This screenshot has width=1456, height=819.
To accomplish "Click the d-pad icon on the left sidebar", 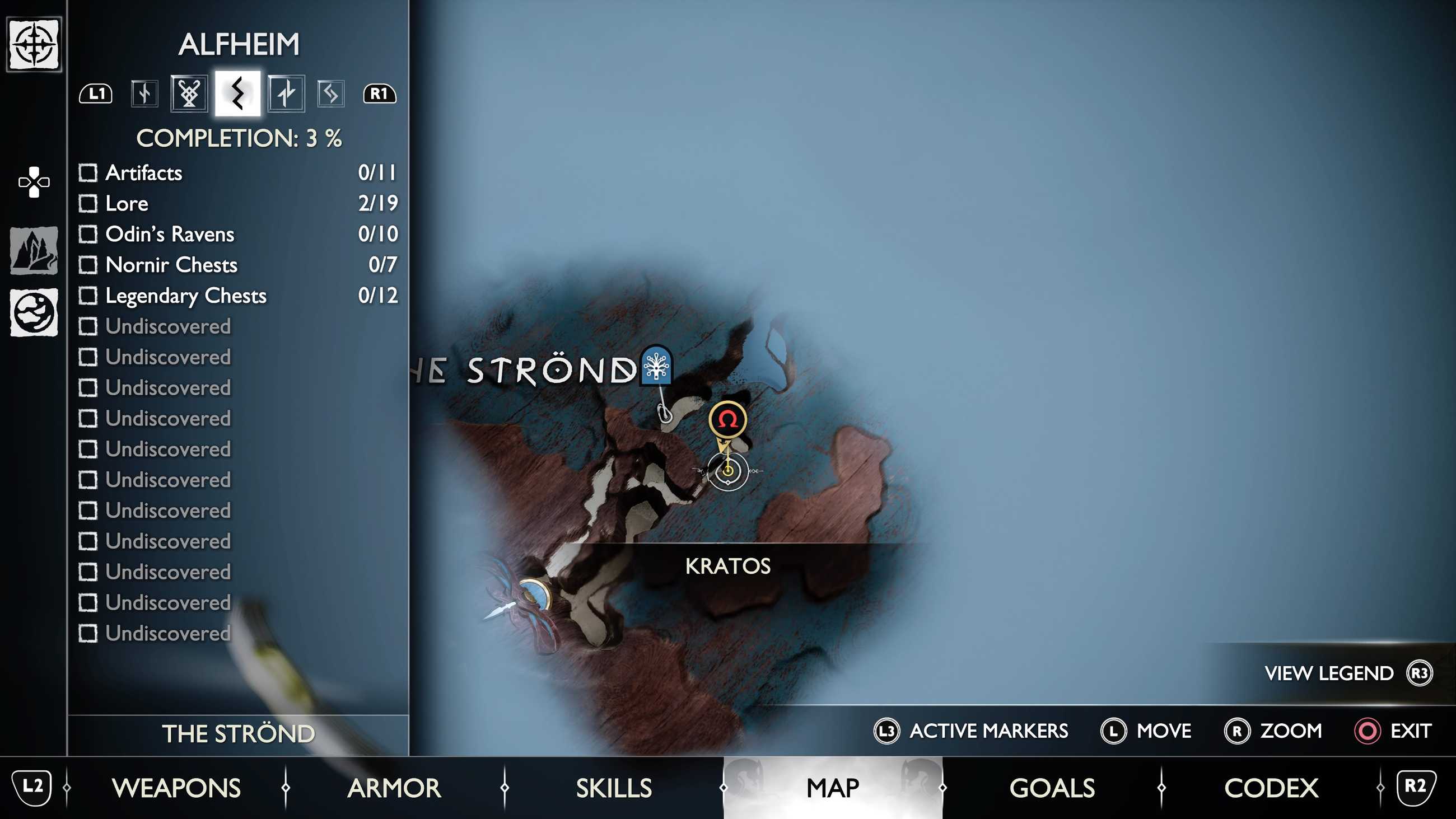I will [35, 182].
